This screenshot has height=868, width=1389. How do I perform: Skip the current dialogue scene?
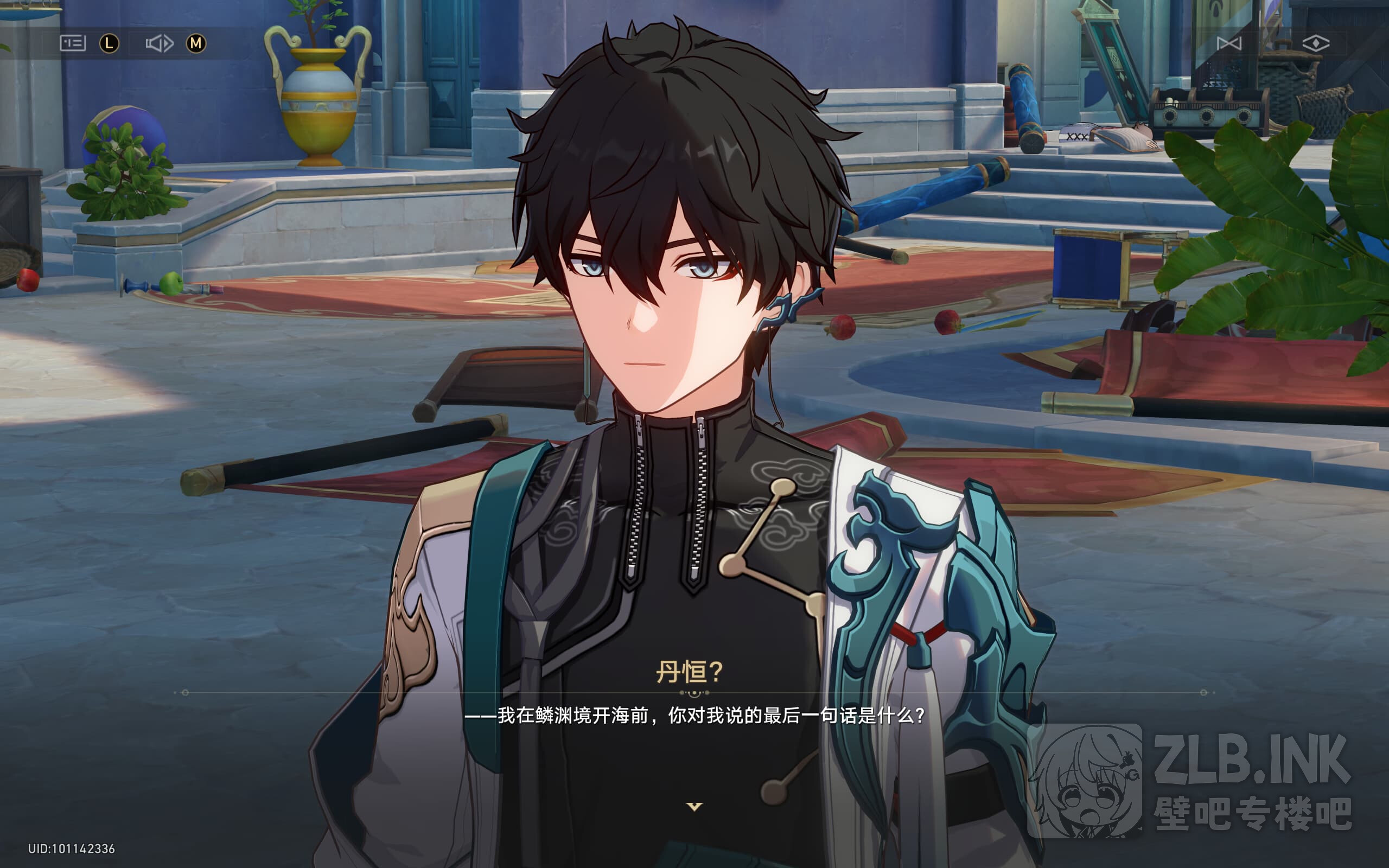(x=1229, y=43)
